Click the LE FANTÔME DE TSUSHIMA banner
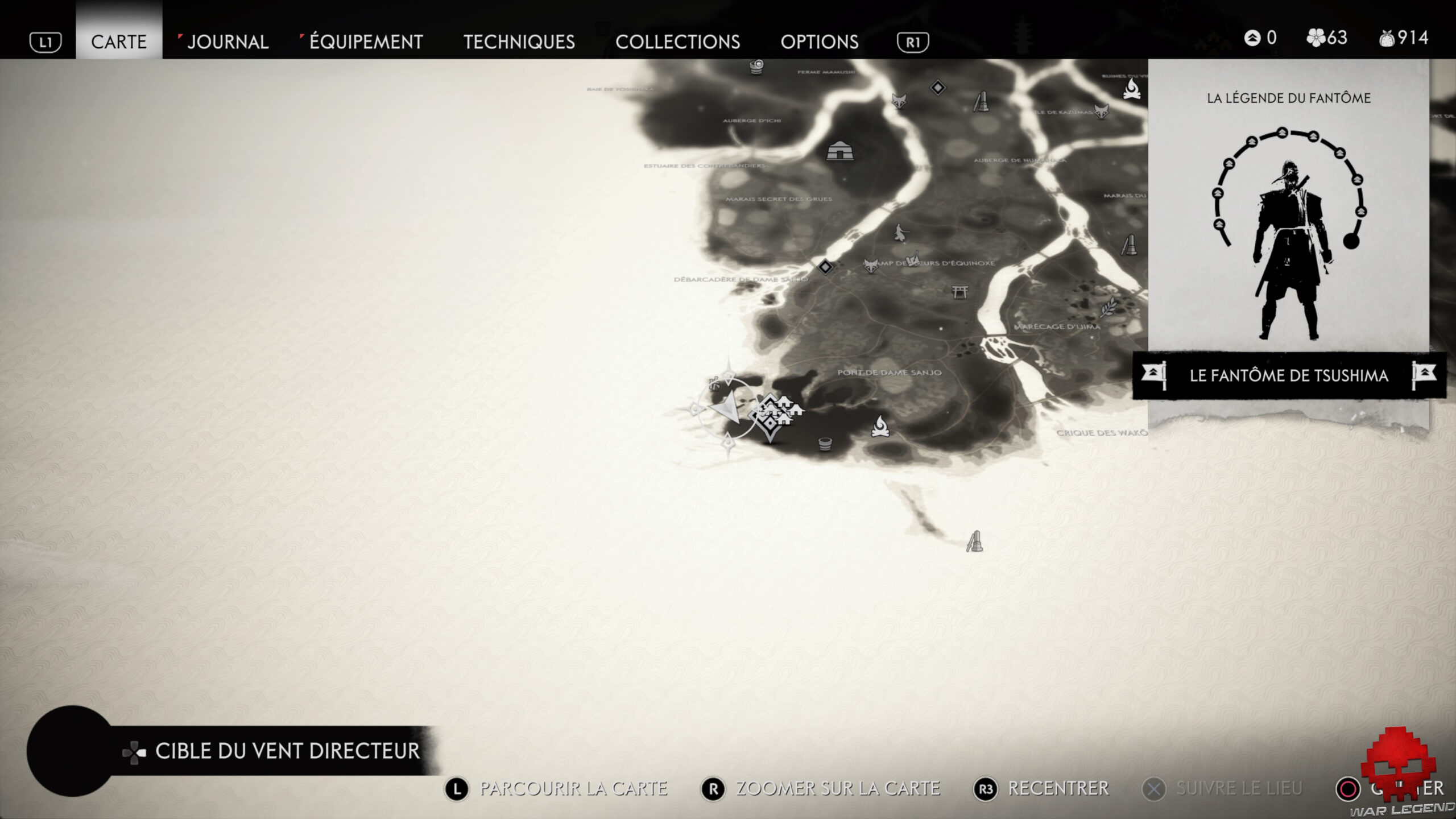The width and height of the screenshot is (1456, 819). pyautogui.click(x=1291, y=375)
